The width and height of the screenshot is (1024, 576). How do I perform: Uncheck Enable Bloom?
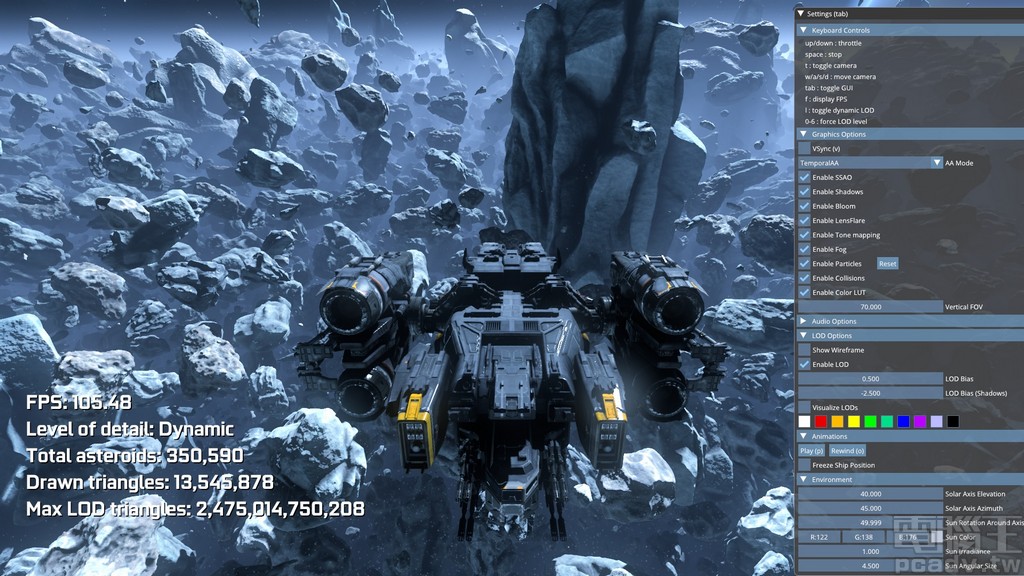point(805,206)
